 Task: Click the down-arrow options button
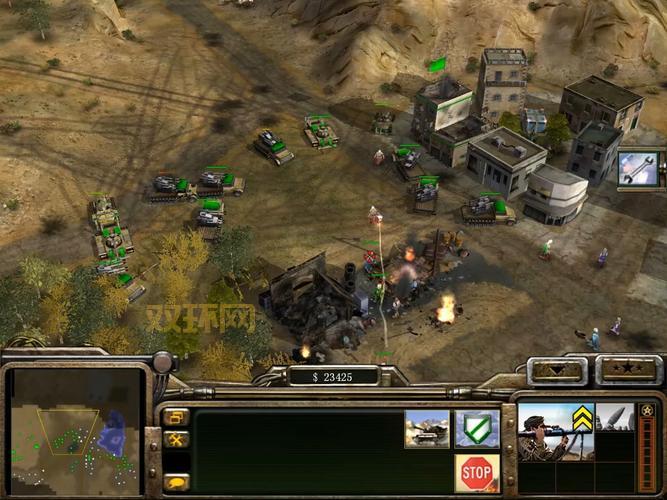pos(558,370)
